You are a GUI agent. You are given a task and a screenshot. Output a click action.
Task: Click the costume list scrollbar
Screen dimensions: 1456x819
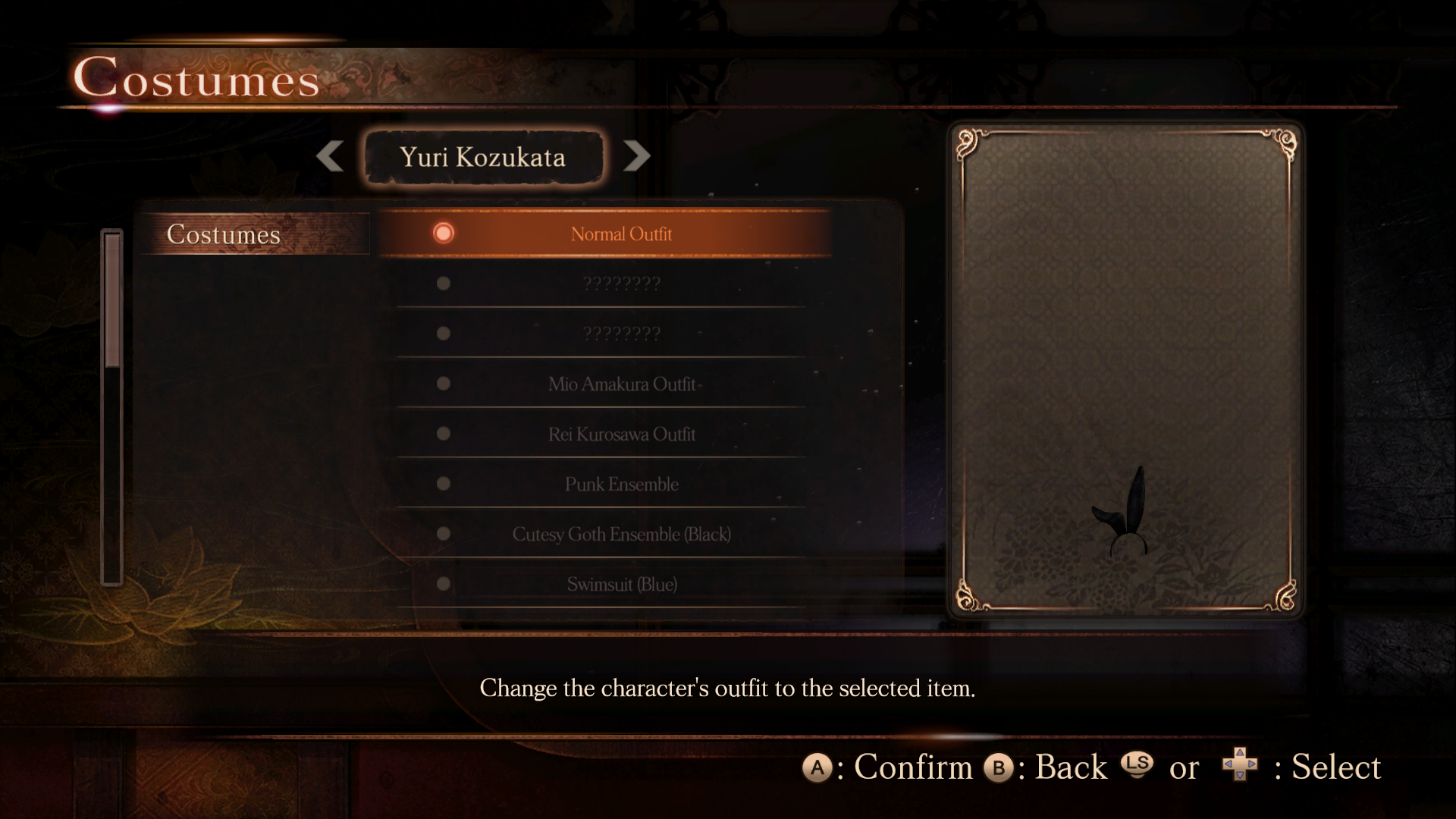112,406
